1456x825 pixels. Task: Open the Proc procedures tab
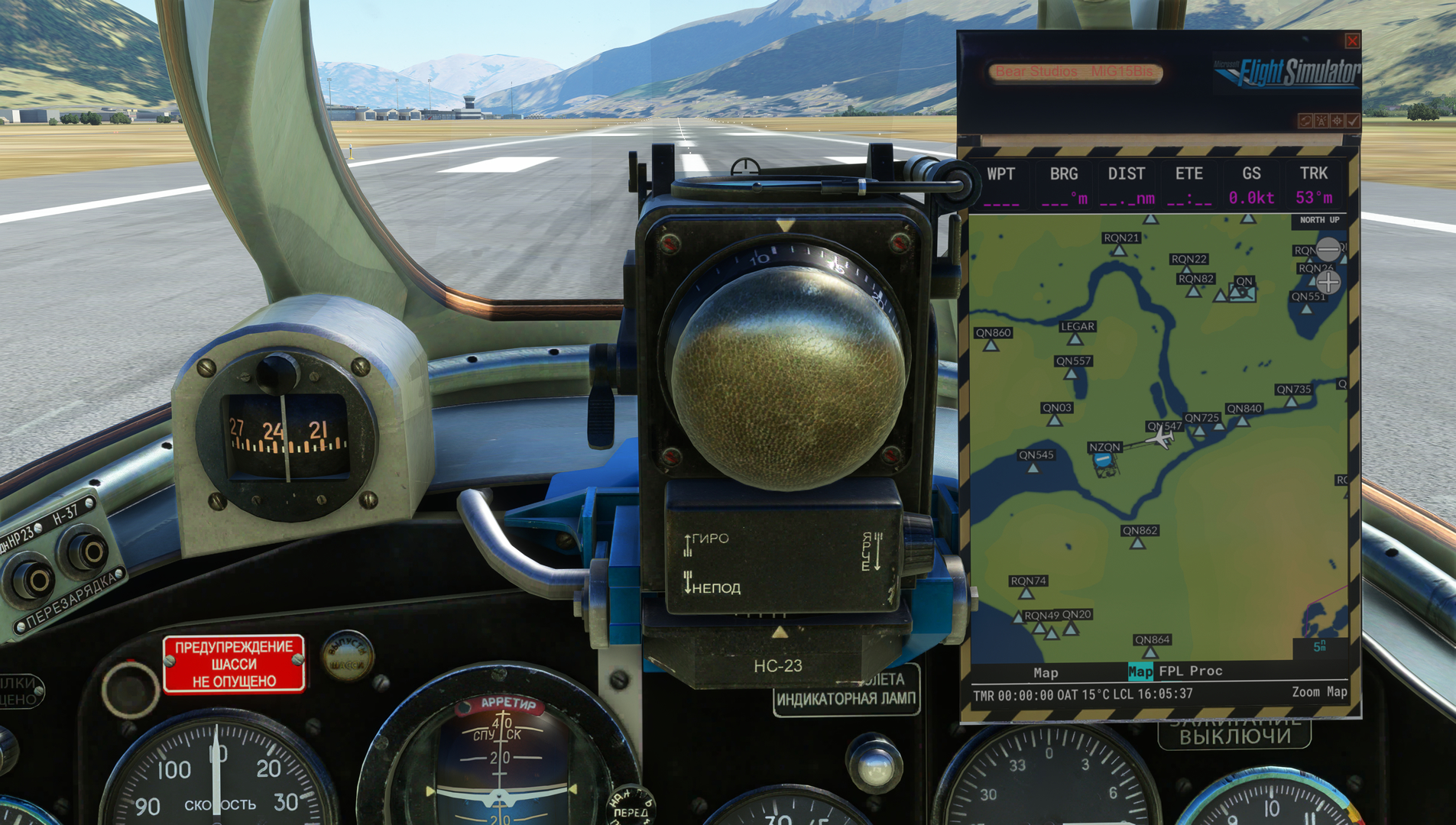coord(1206,671)
